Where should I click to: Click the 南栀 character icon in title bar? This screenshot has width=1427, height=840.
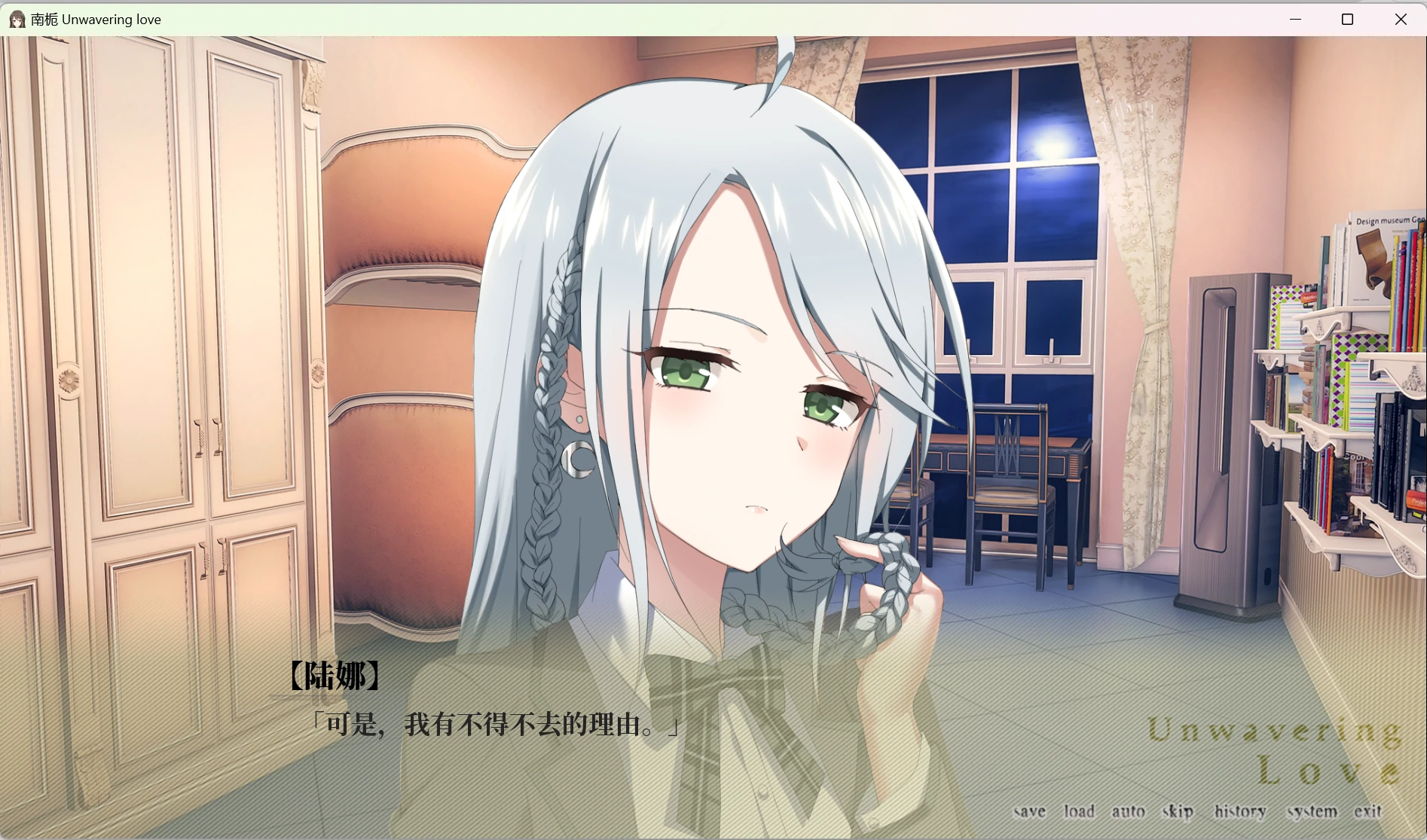(17, 19)
